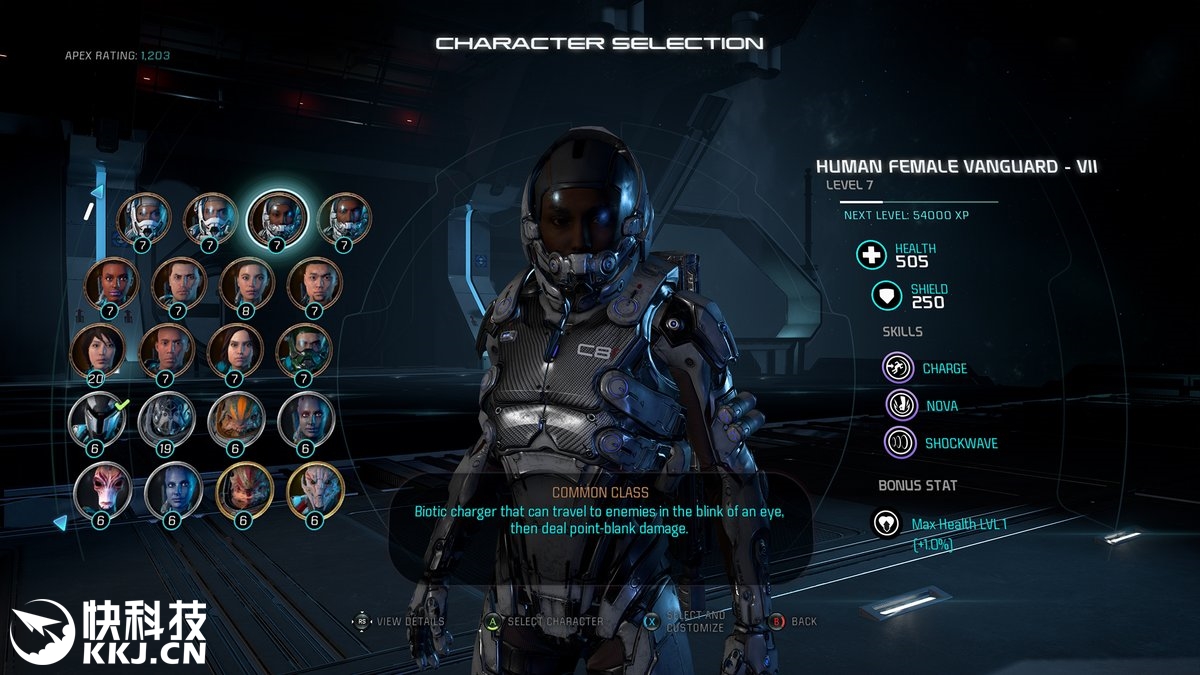1200x675 pixels.
Task: Select the level 8 character portrait
Action: pyautogui.click(x=247, y=284)
